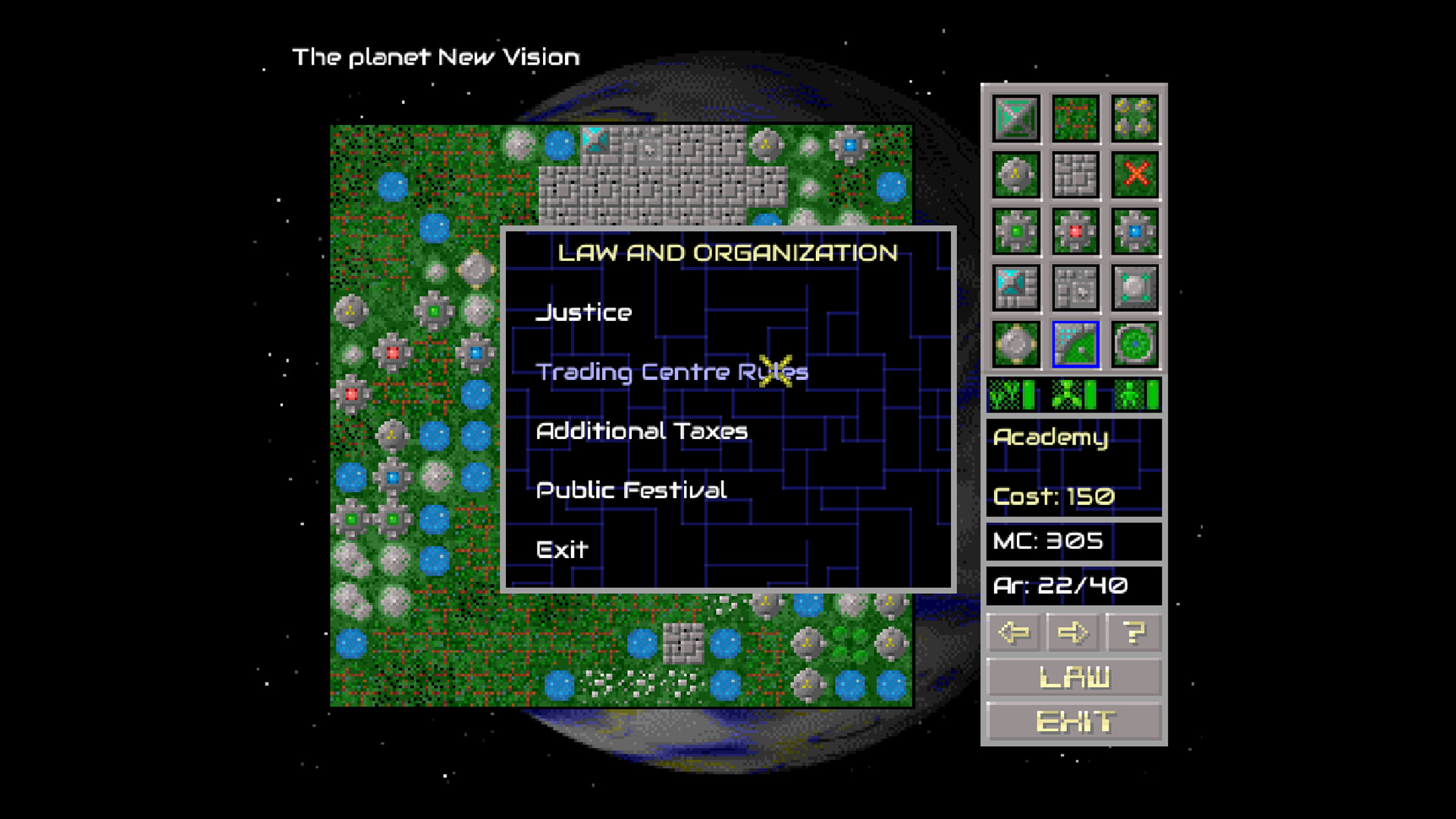The width and height of the screenshot is (1456, 819).
Task: Click the EXIT button below LAW
Action: coord(1074,721)
